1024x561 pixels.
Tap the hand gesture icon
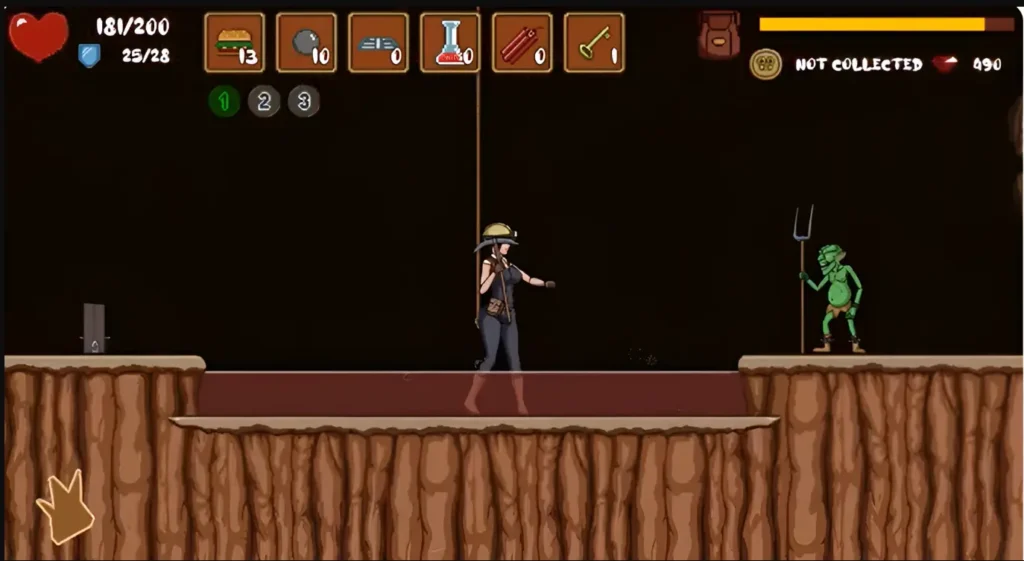tap(65, 508)
